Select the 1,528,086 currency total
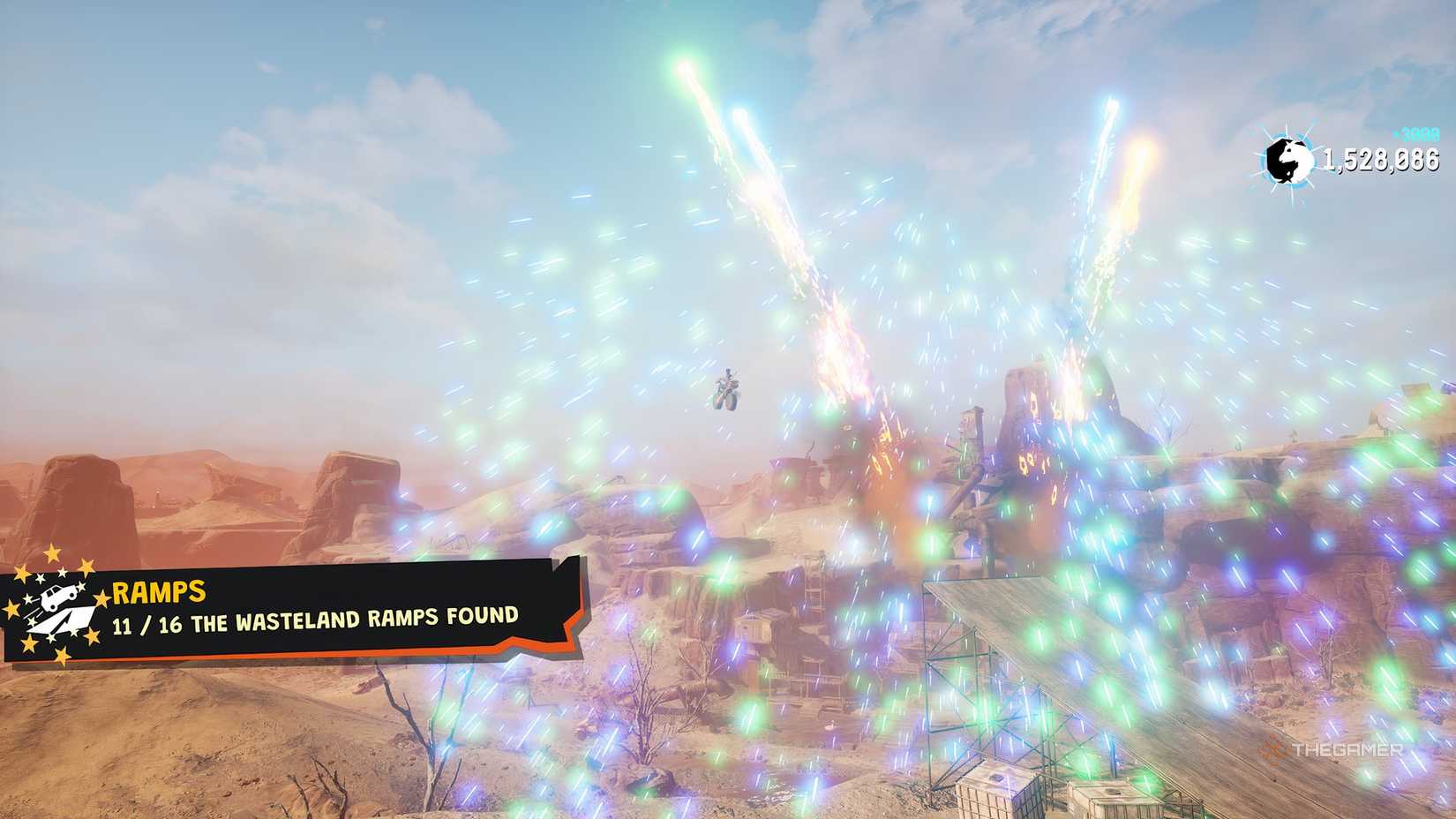Viewport: 1456px width, 819px height. click(x=1381, y=157)
